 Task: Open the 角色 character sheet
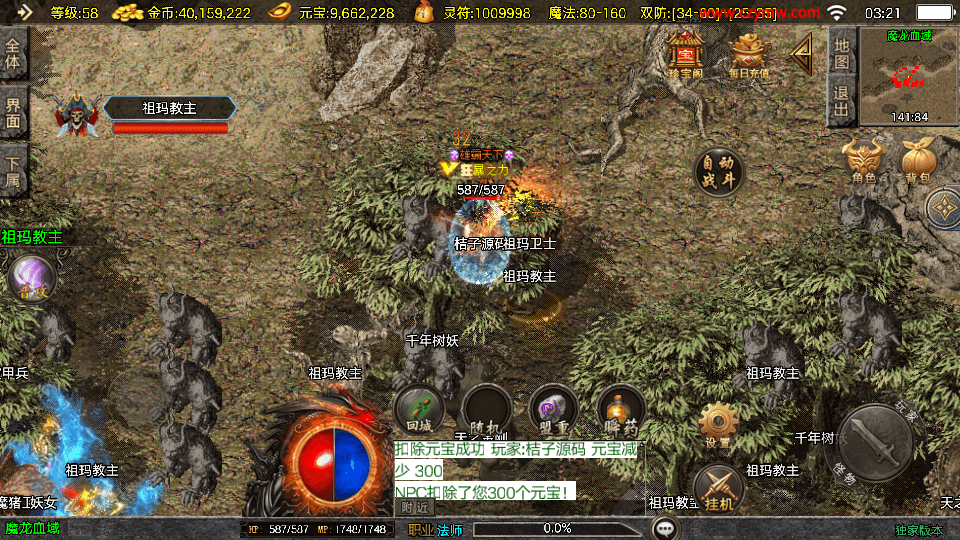[864, 162]
